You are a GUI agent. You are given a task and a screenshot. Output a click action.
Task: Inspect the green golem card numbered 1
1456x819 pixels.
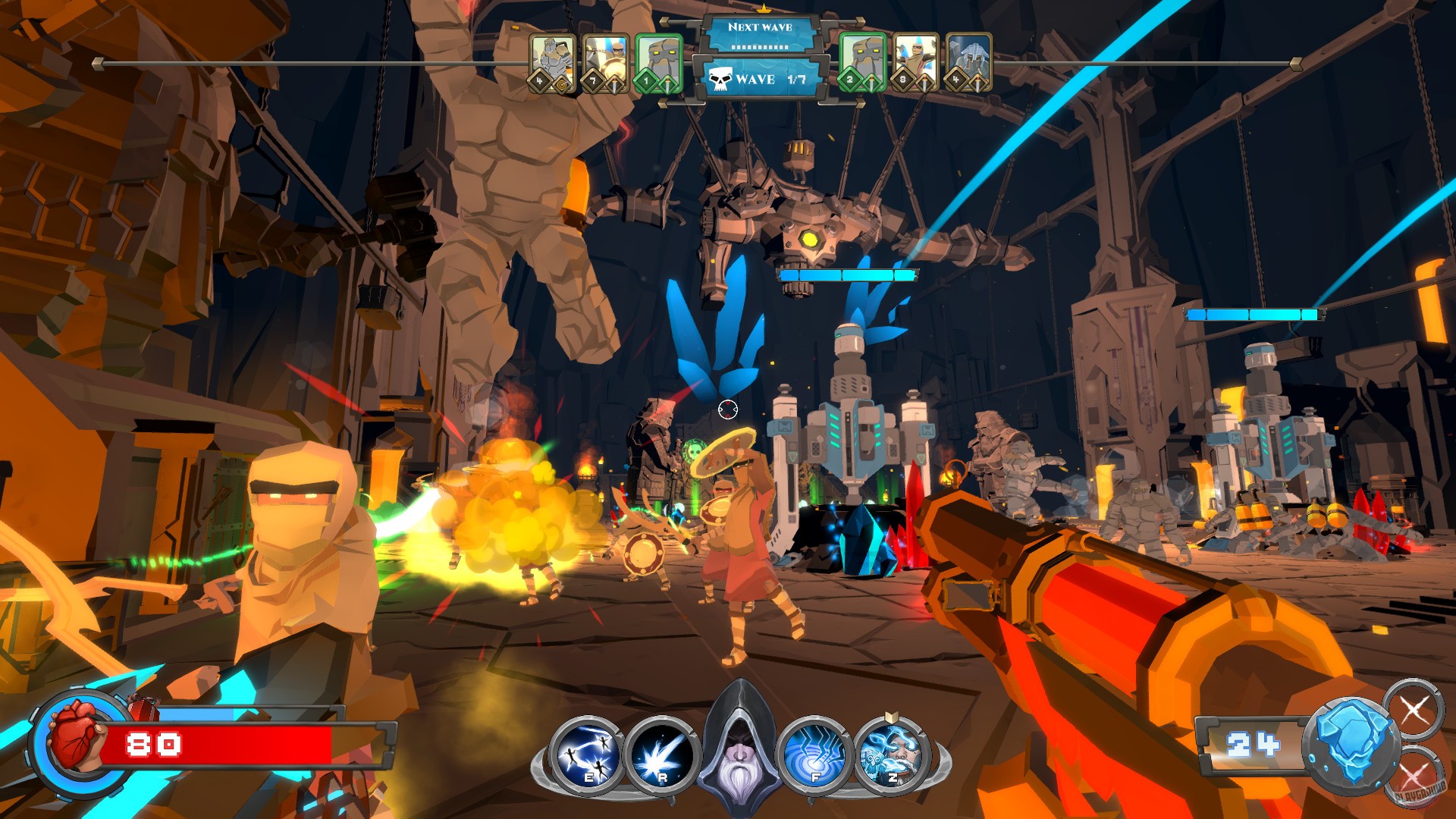(658, 63)
